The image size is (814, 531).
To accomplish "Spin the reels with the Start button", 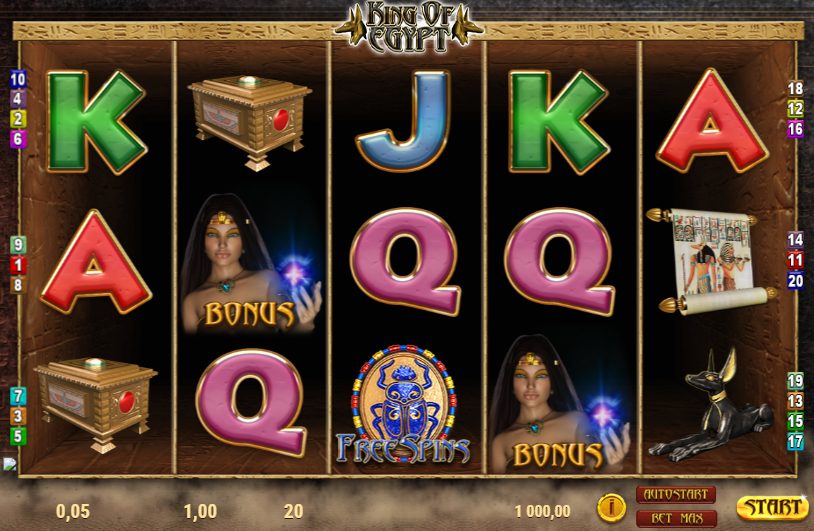I will click(x=772, y=507).
